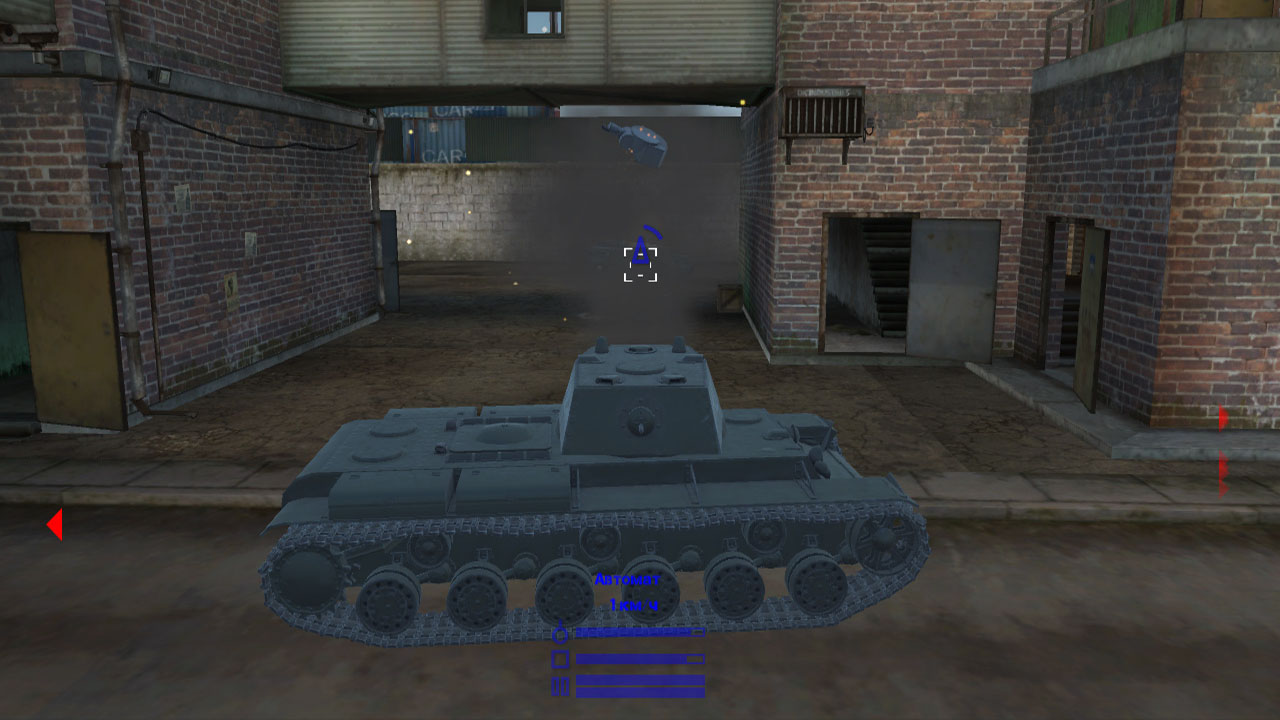Select the square machine-gun ammo icon
The image size is (1280, 720).
point(560,659)
